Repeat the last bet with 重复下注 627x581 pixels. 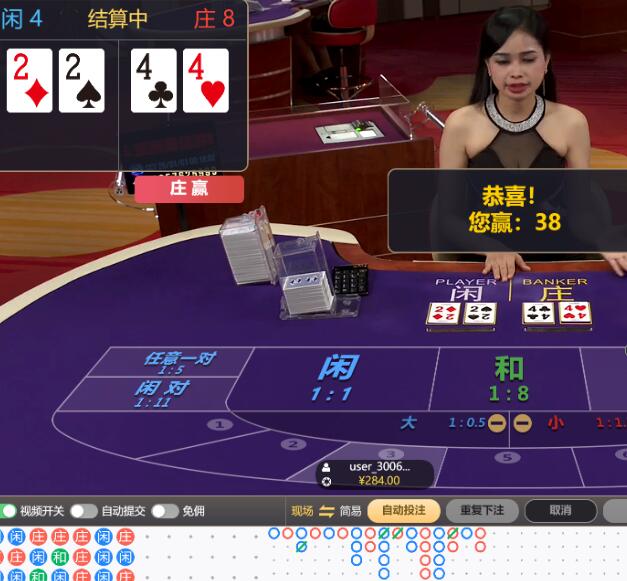(x=482, y=511)
